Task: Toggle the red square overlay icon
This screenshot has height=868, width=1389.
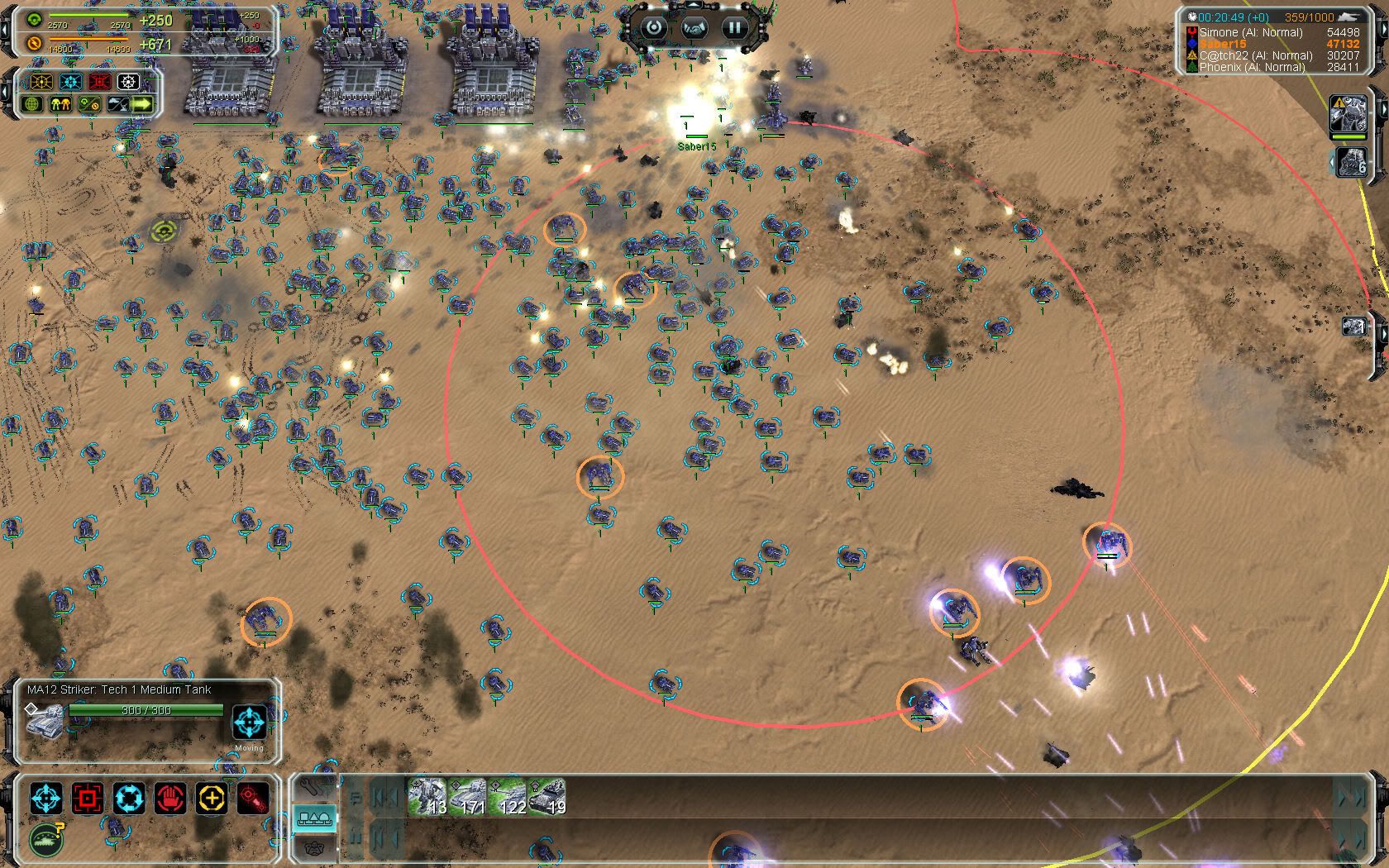Action: coord(99,82)
